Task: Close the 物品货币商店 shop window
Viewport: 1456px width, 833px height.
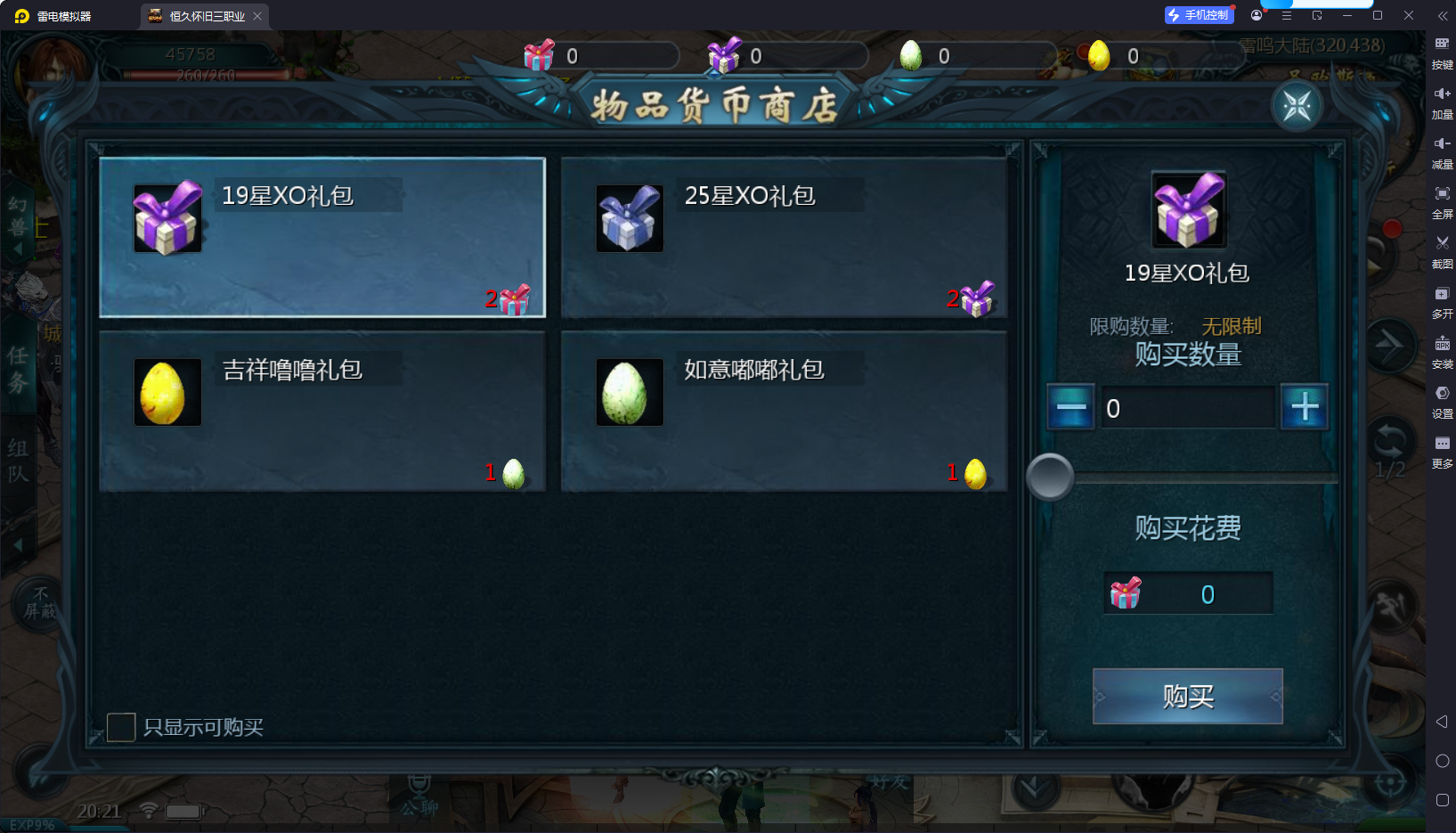Action: (1297, 106)
